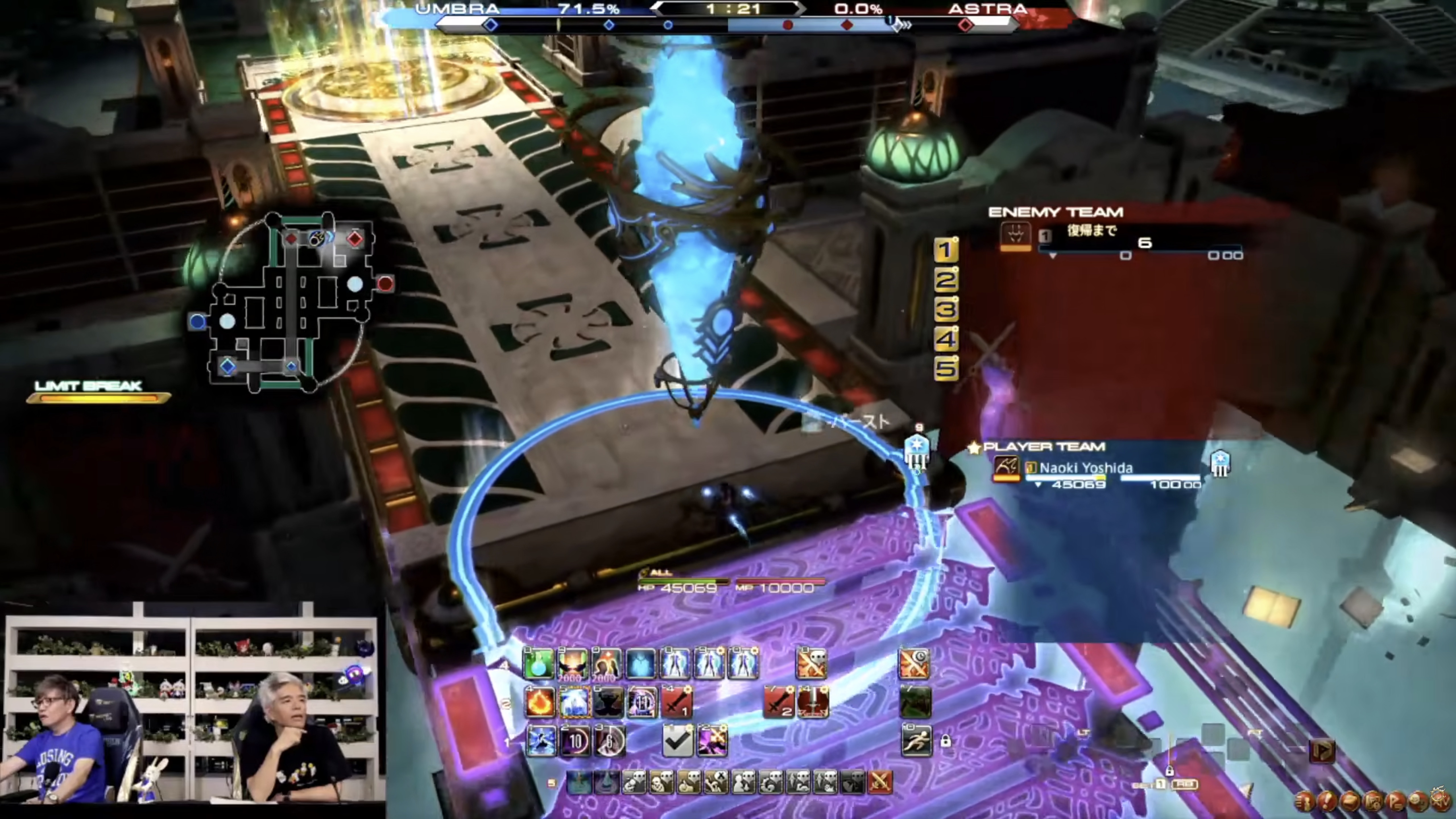Image resolution: width=1456 pixels, height=819 pixels.
Task: Activate the highlighted ice spell ability
Action: pyautogui.click(x=574, y=703)
